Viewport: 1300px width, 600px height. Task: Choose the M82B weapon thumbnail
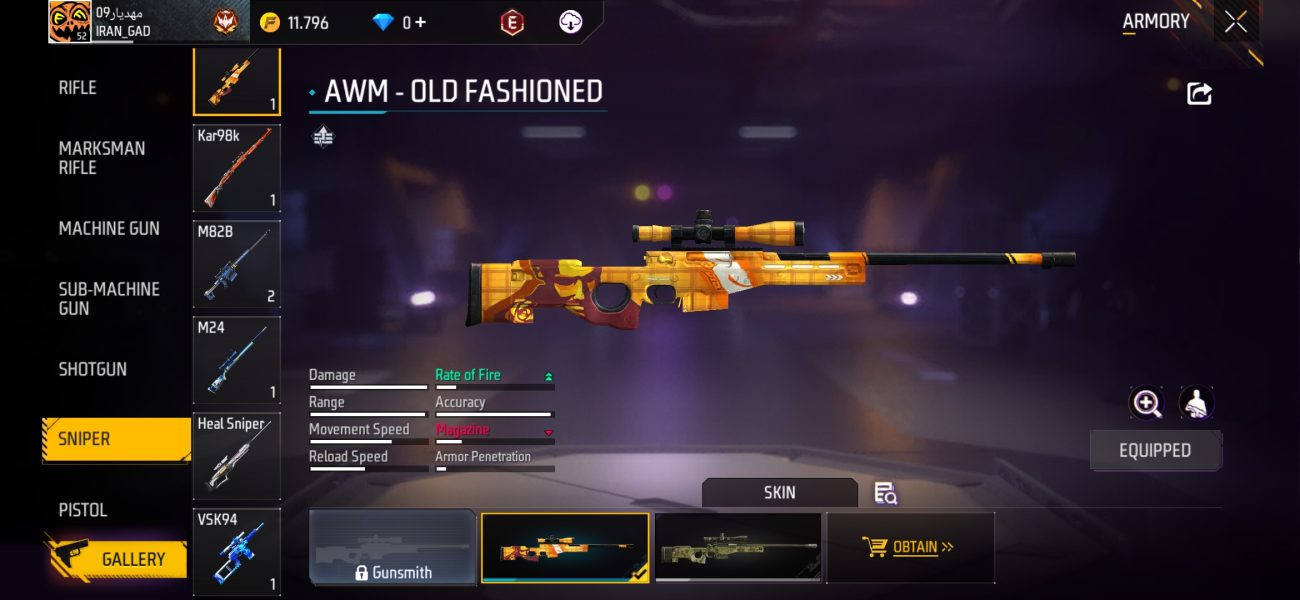tap(236, 264)
